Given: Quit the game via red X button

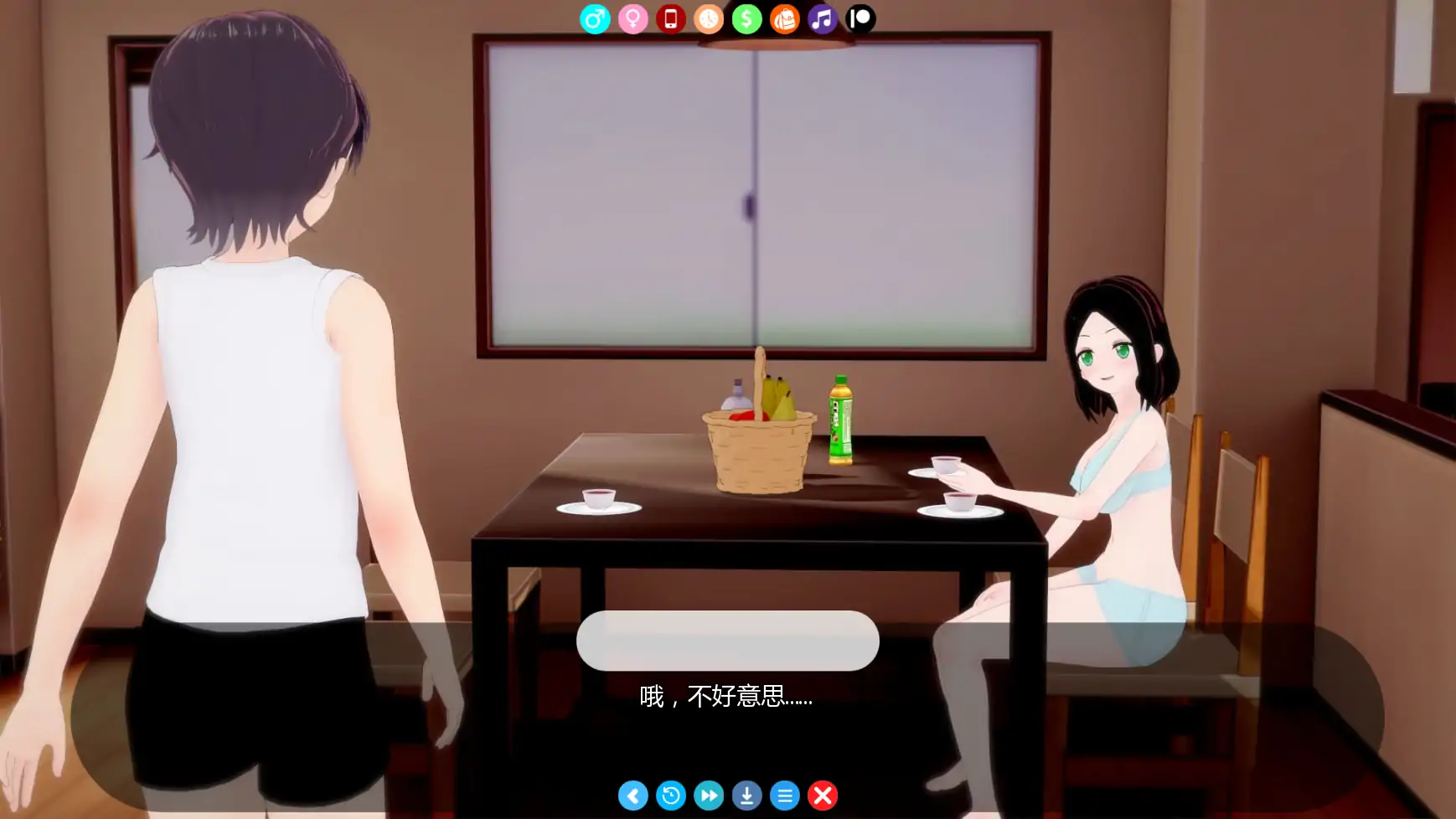Looking at the screenshot, I should point(822,796).
